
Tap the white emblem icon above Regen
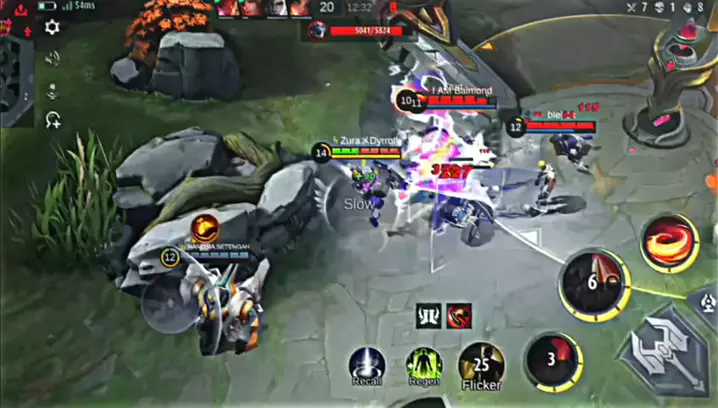(x=429, y=316)
